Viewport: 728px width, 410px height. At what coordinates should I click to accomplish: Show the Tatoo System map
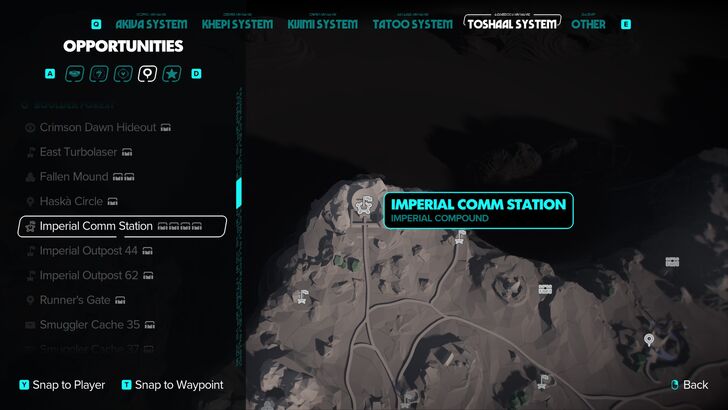coord(412,23)
